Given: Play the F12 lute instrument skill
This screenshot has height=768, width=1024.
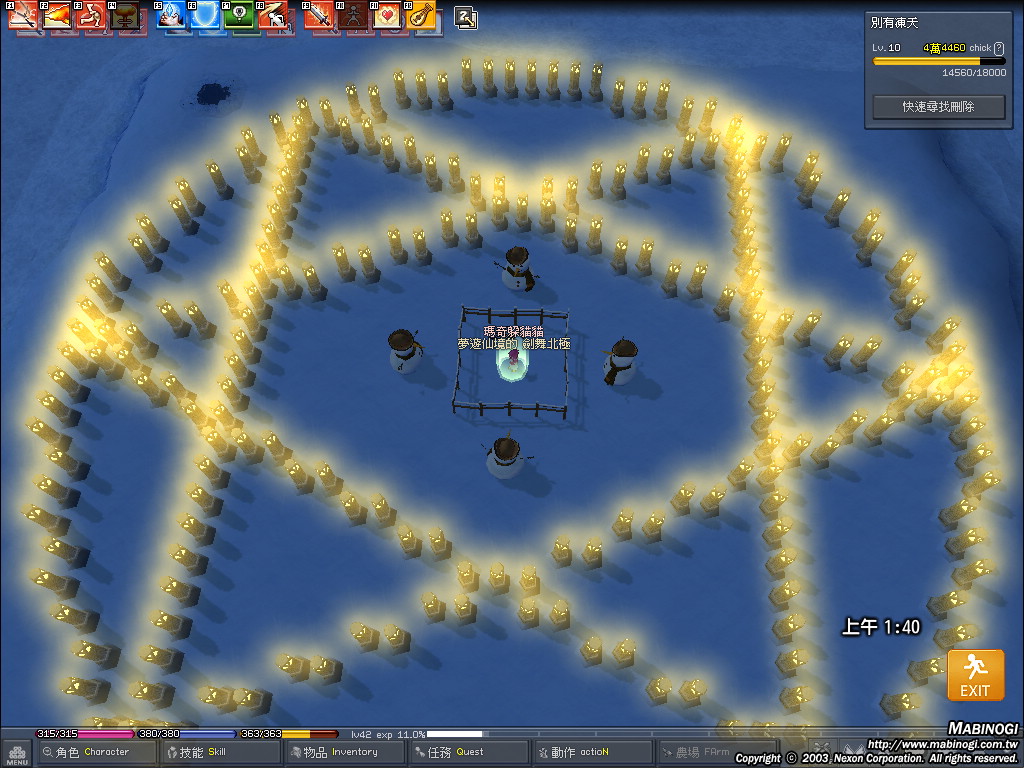Looking at the screenshot, I should (421, 15).
